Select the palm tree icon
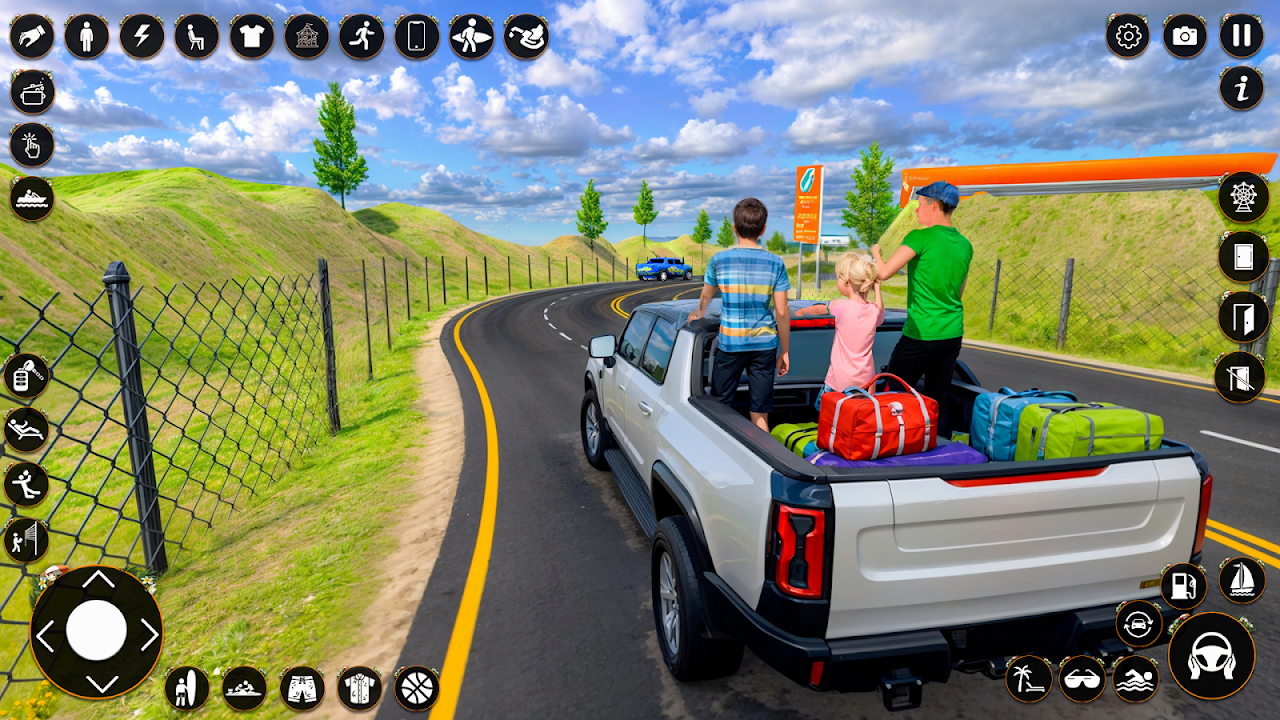The image size is (1280, 720). (1028, 678)
